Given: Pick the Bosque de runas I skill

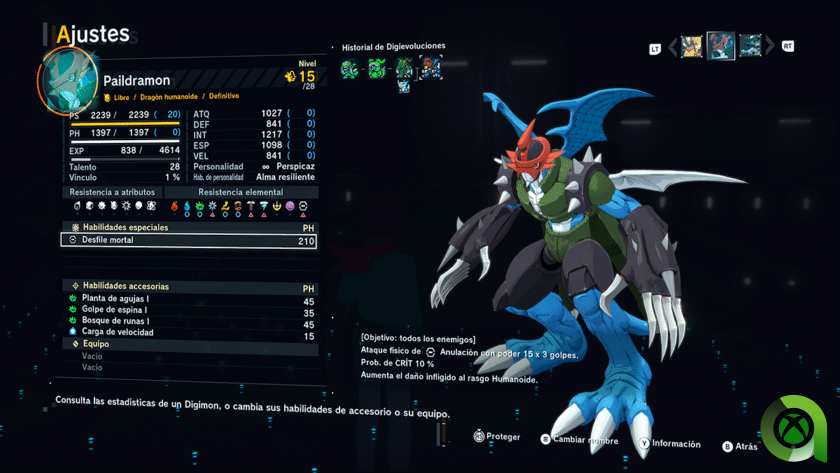Looking at the screenshot, I should [x=188, y=323].
